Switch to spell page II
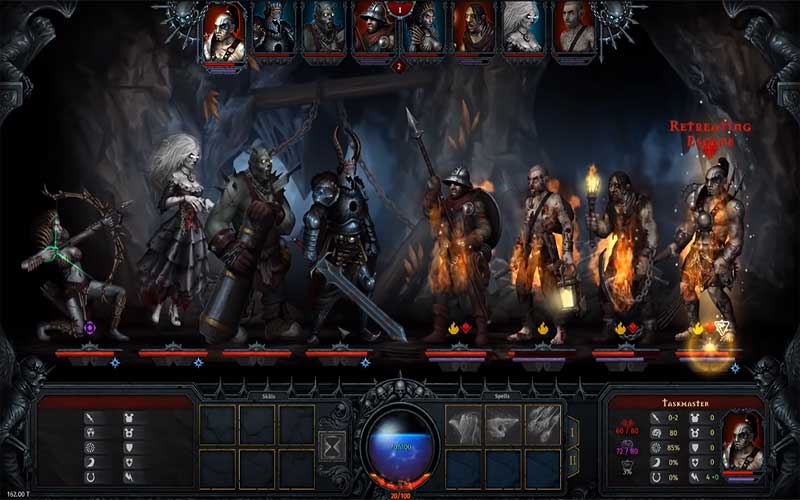 pyautogui.click(x=573, y=461)
